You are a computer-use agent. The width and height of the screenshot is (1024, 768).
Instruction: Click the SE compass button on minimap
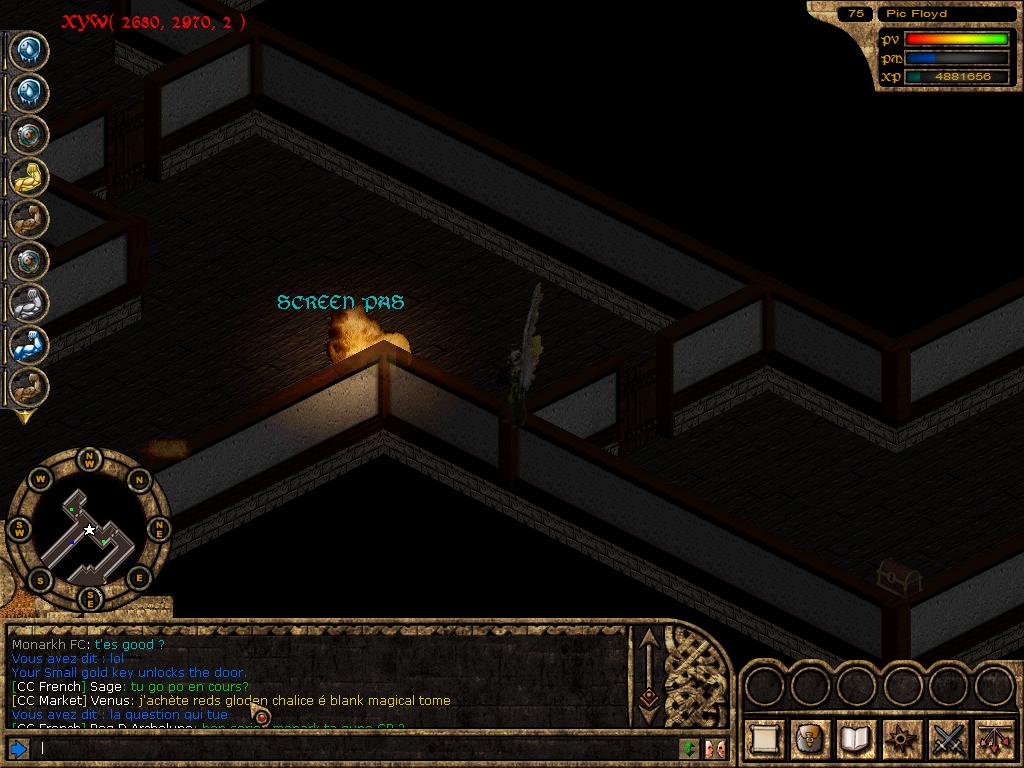pyautogui.click(x=90, y=598)
